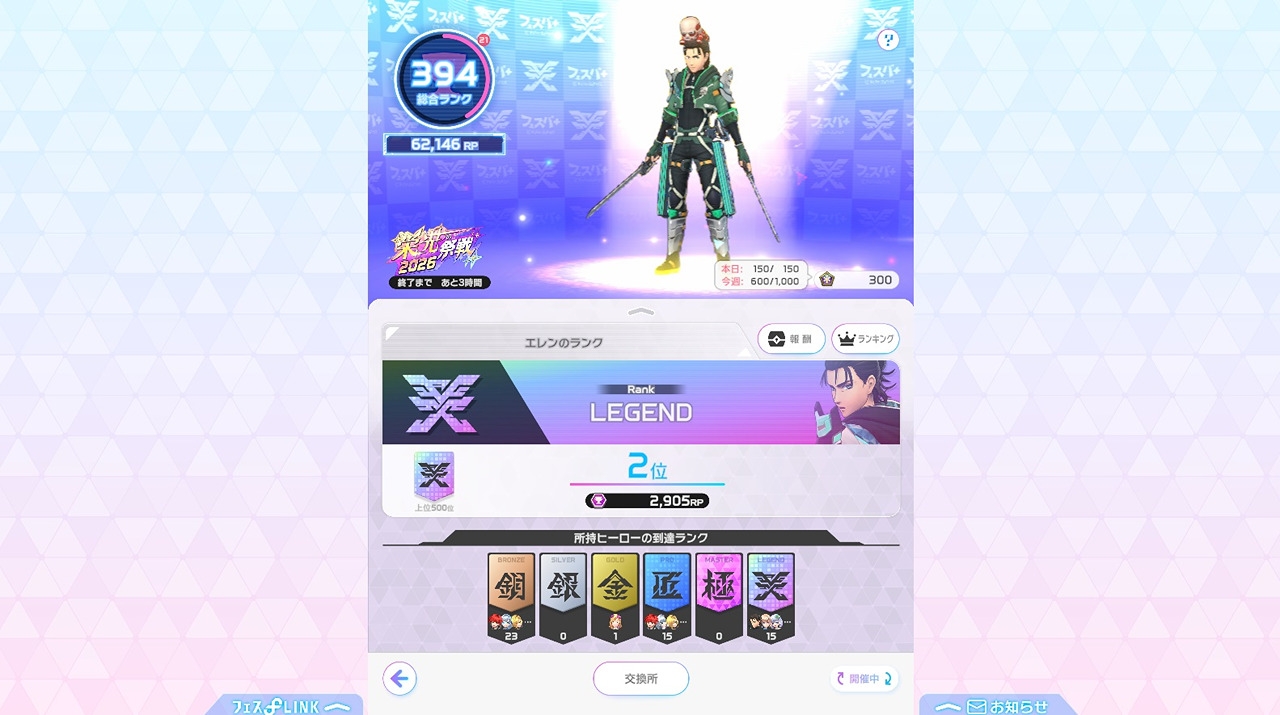
Task: Open the 394 総合ランク total rank badge
Action: coord(444,80)
